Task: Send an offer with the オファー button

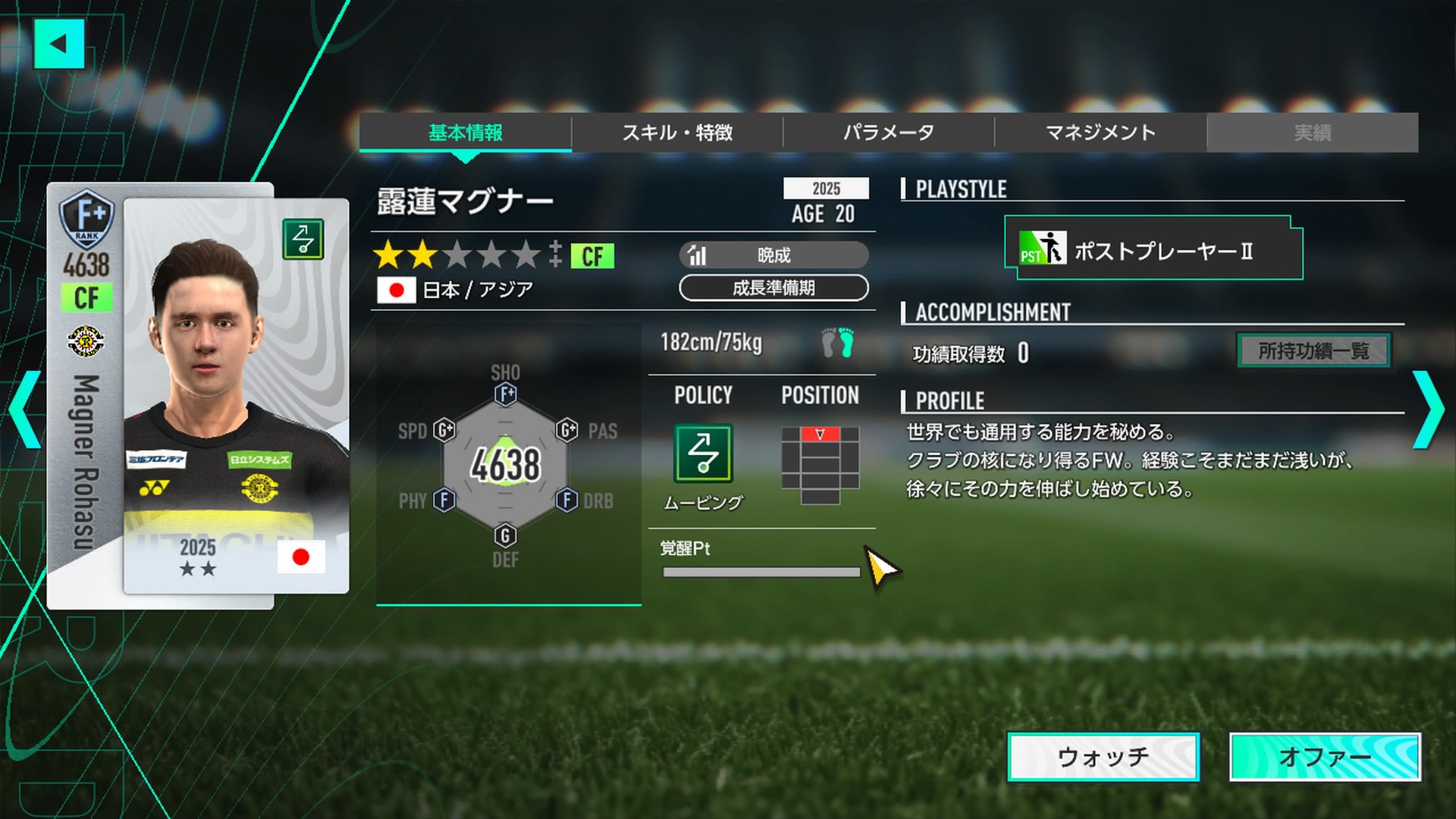Action: 1324,756
